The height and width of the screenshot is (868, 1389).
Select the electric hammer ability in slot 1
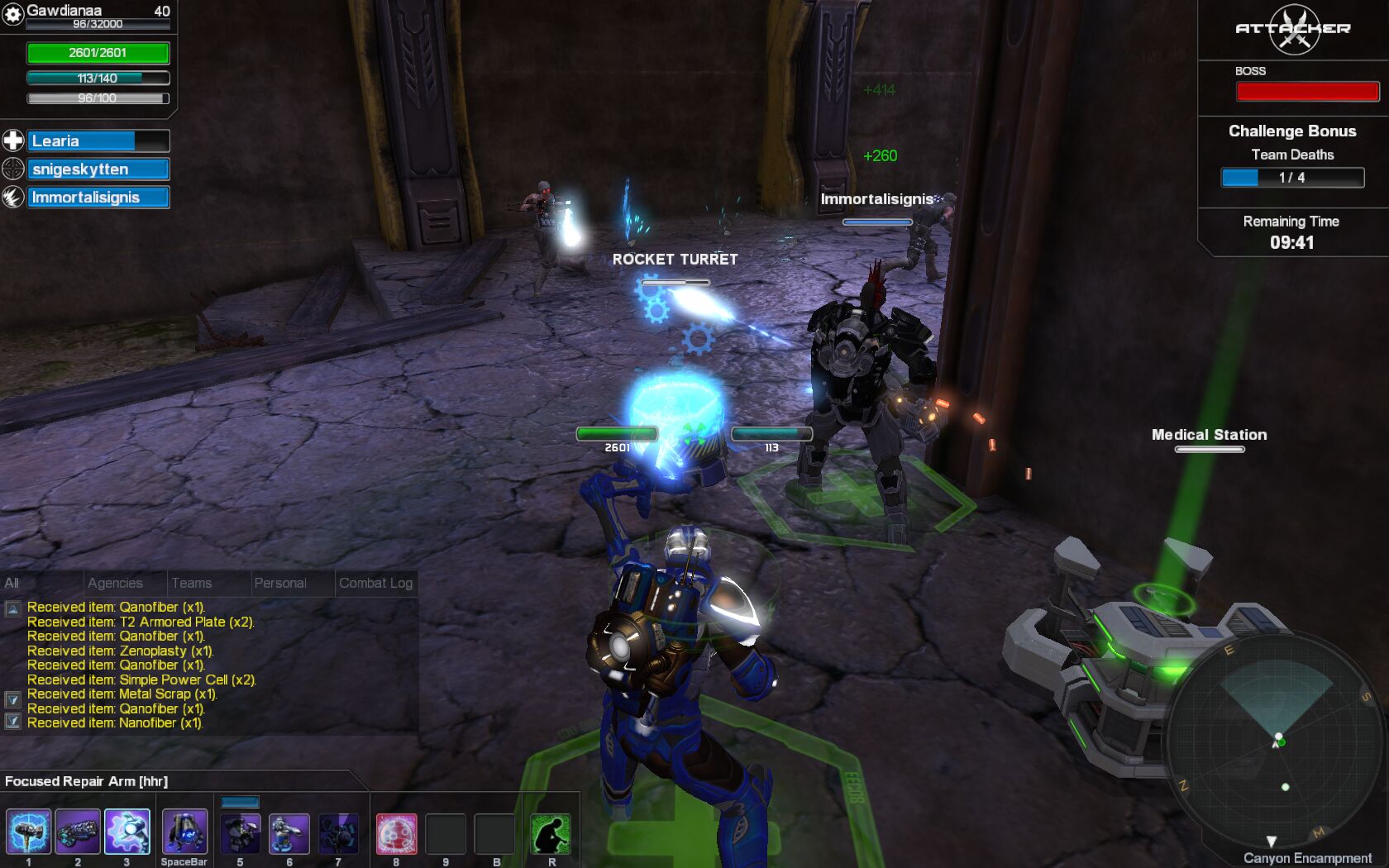pos(29,832)
